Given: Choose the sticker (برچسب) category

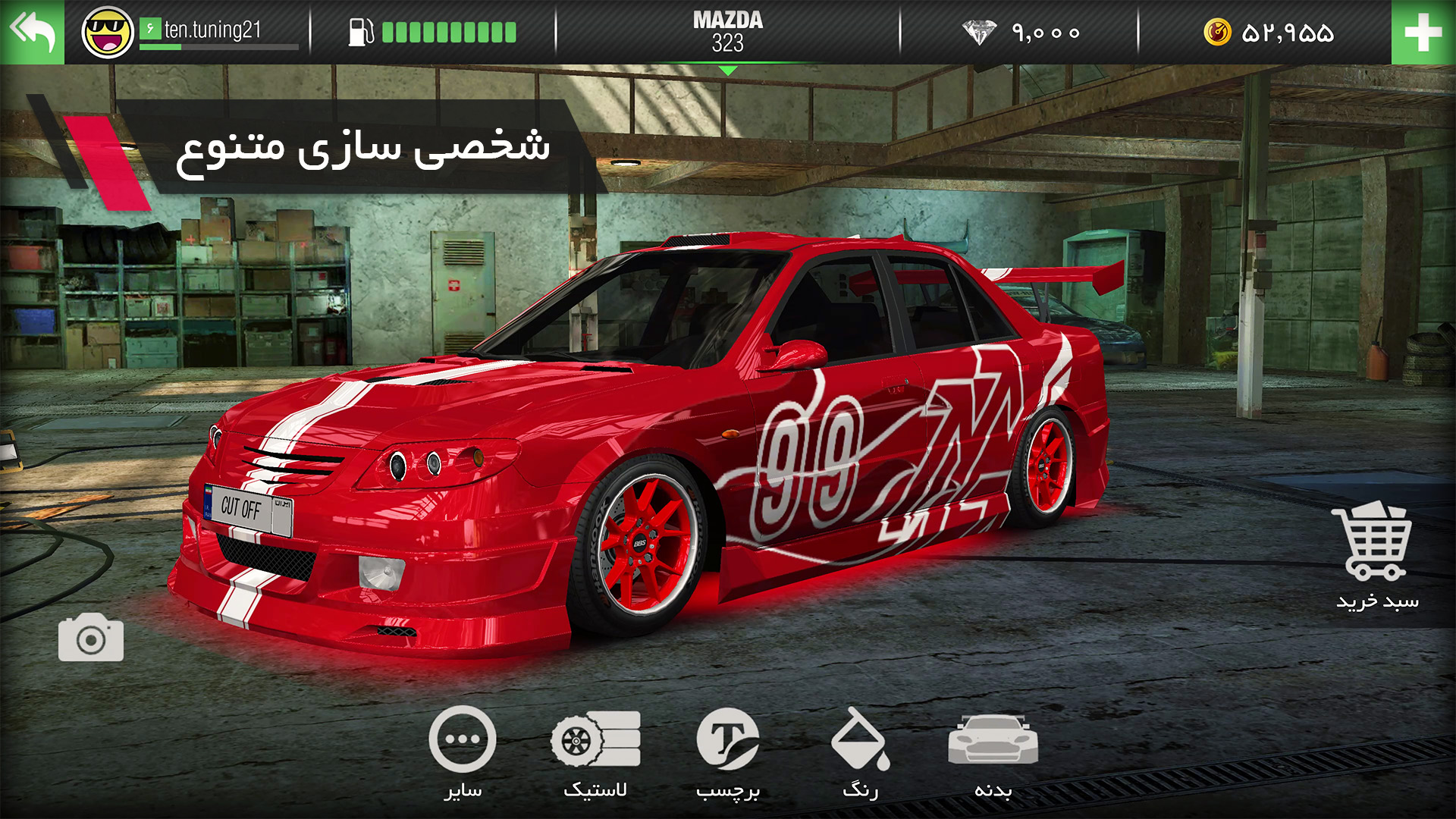Looking at the screenshot, I should [x=727, y=752].
